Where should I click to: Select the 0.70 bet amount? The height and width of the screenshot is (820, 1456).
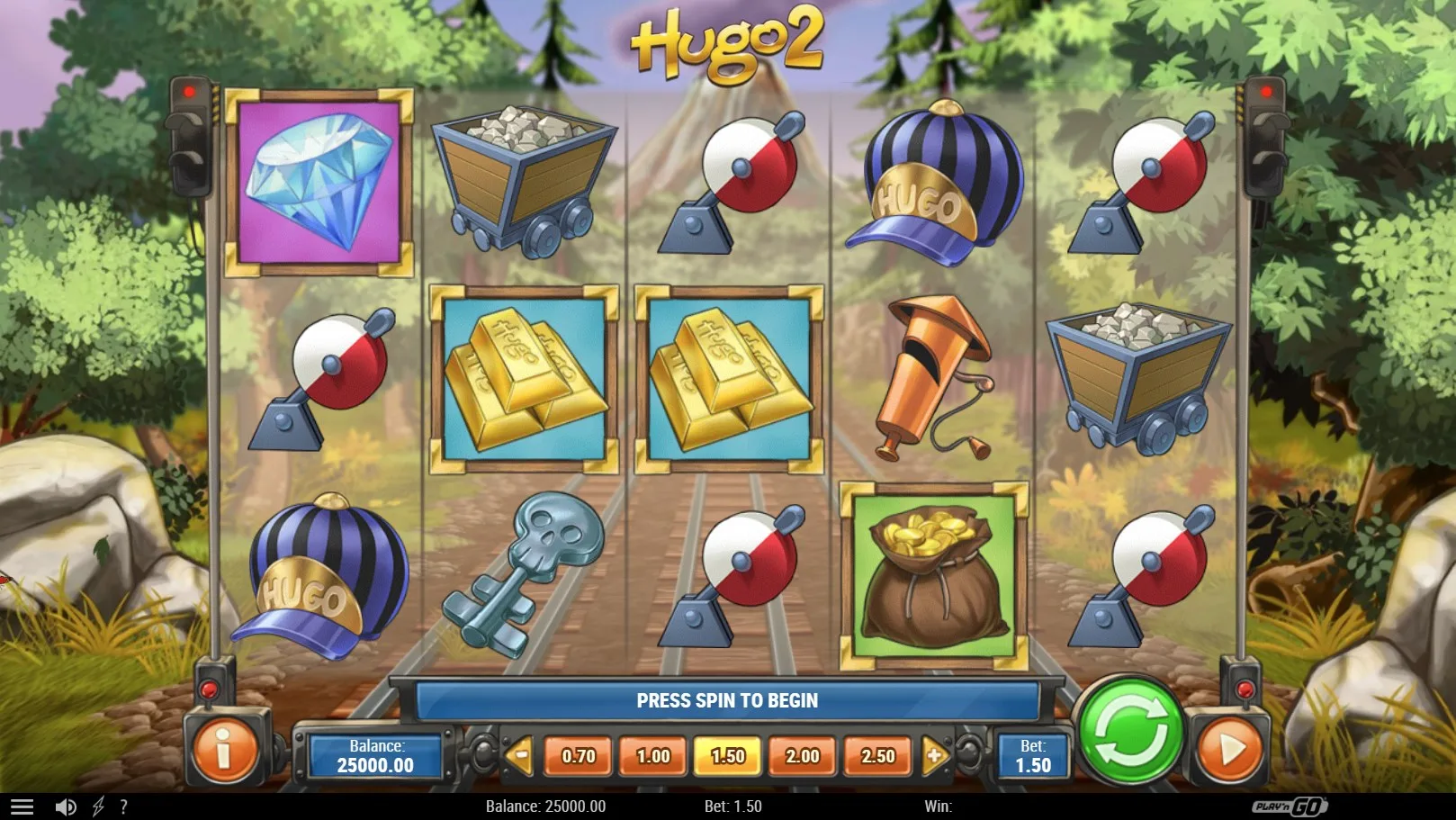point(578,756)
